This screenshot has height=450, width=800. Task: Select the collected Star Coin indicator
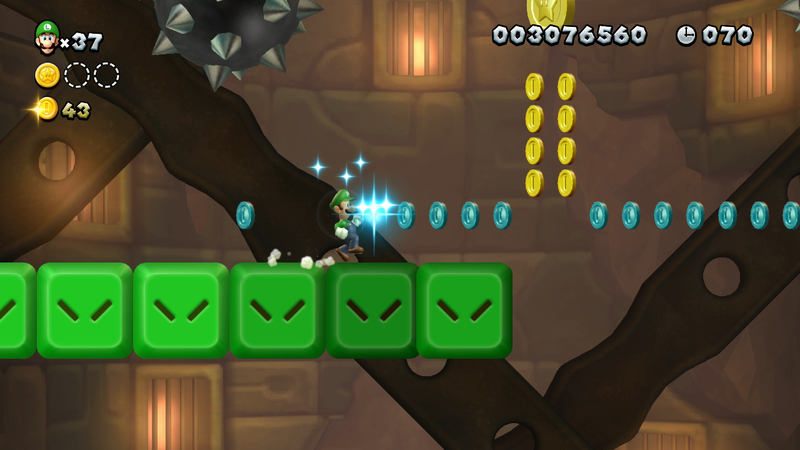[47, 75]
